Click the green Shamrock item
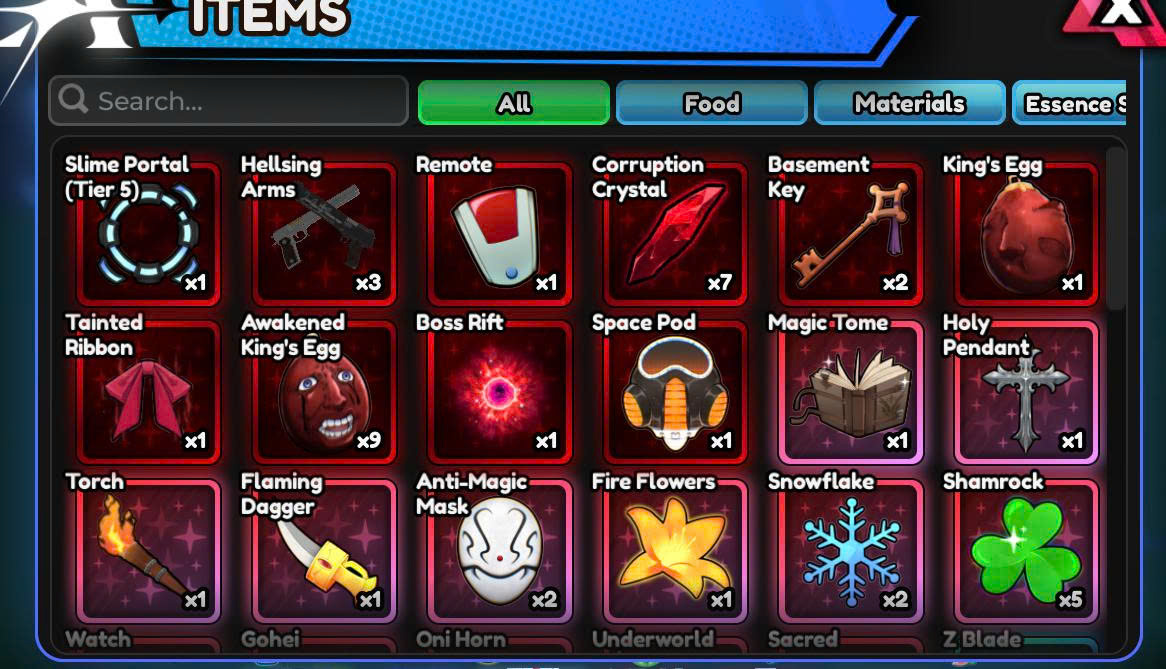1166x669 pixels. pos(1025,551)
